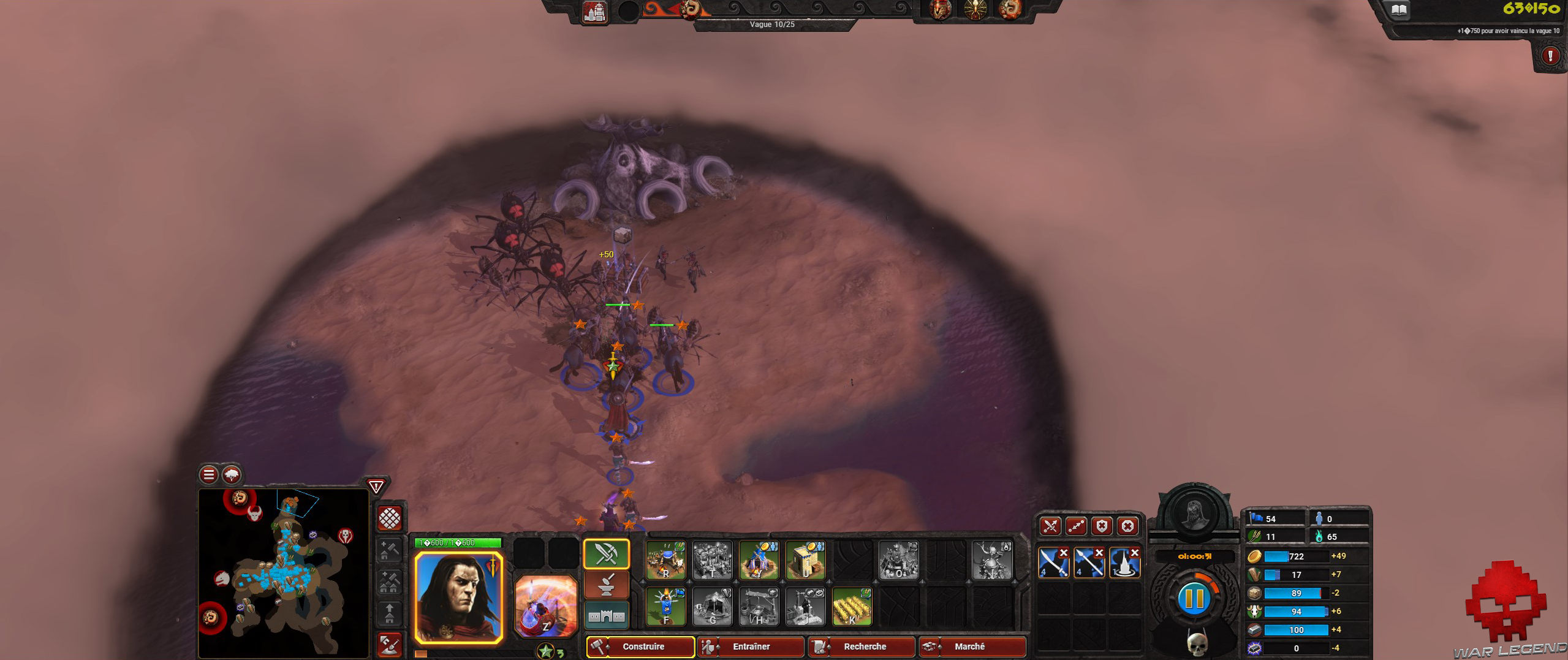Screen dimensions: 1568x660
Task: Cancel the queued swordsman with the X
Action: 1064,553
